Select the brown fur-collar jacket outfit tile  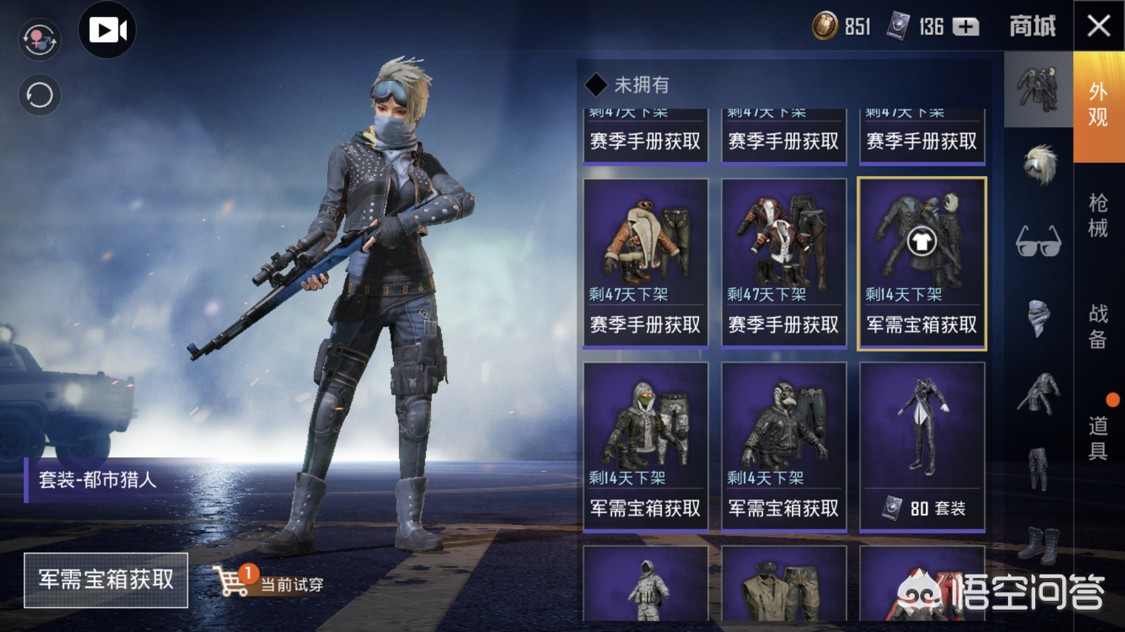click(645, 262)
